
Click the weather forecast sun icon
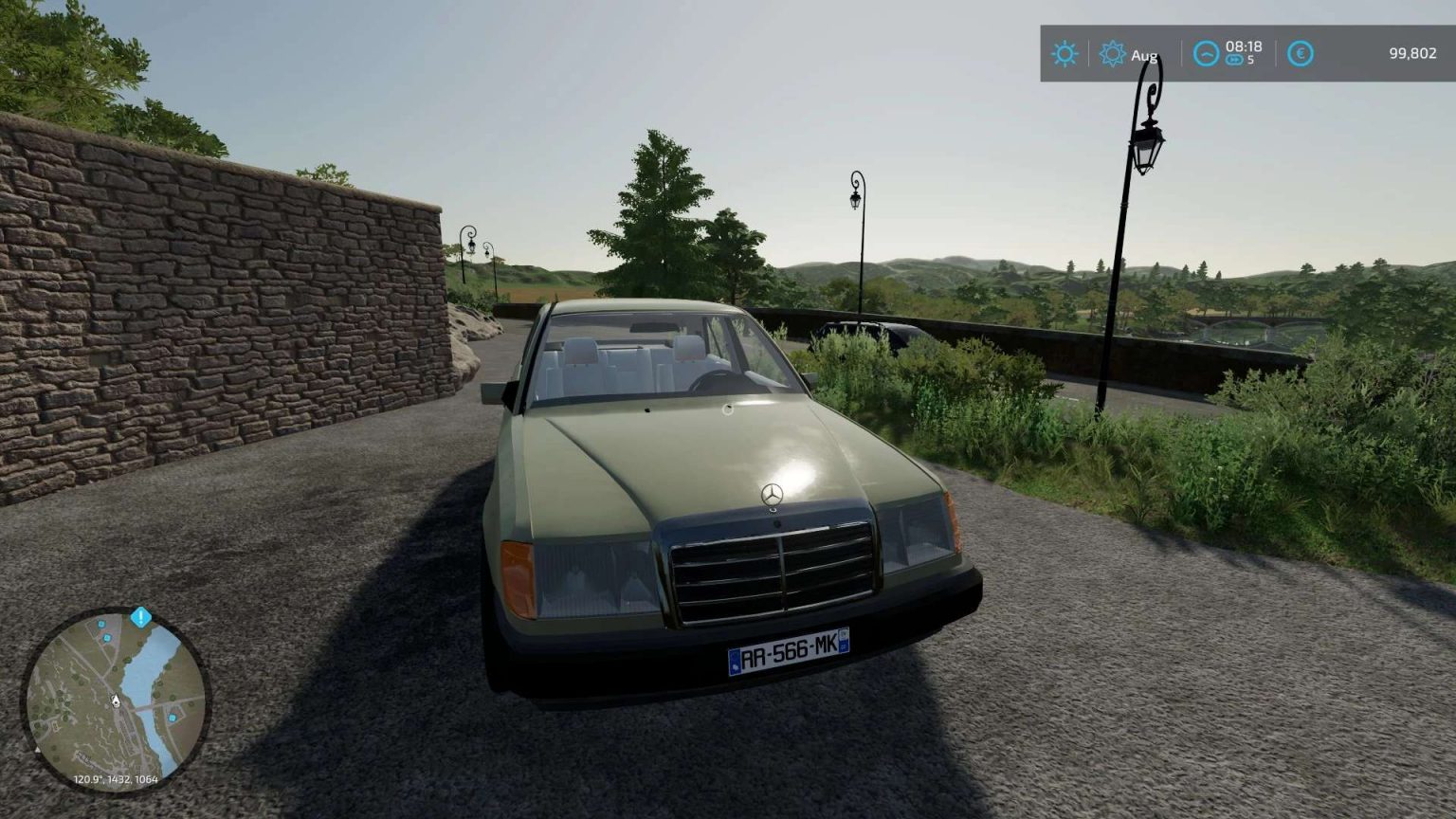pyautogui.click(x=1113, y=55)
